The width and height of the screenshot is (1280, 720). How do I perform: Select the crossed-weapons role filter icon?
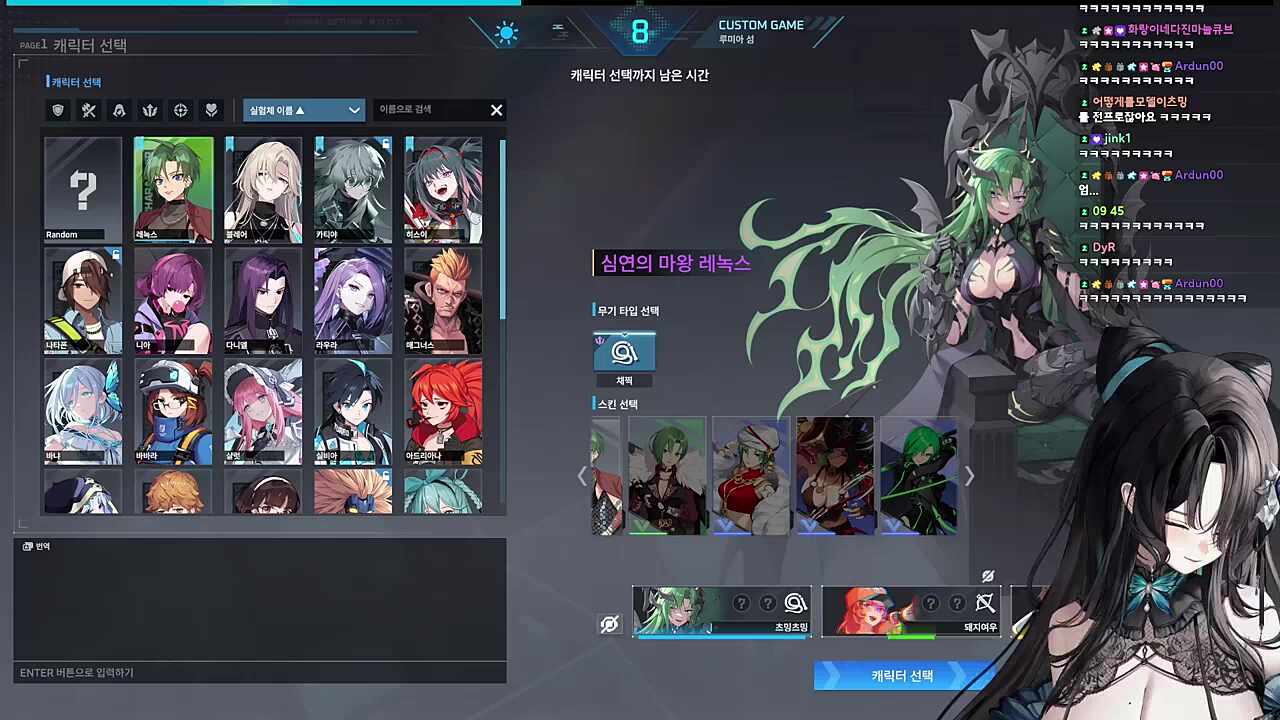coord(88,110)
